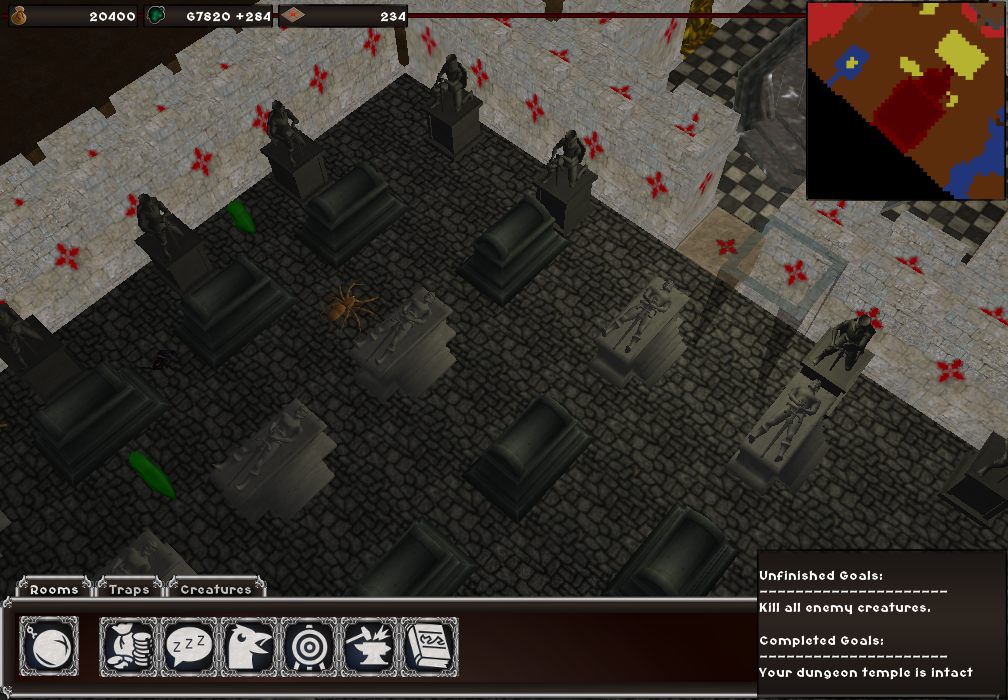The width and height of the screenshot is (1008, 700).
Task: Click the 'Kill all enemy creatures' goal
Action: pos(845,608)
